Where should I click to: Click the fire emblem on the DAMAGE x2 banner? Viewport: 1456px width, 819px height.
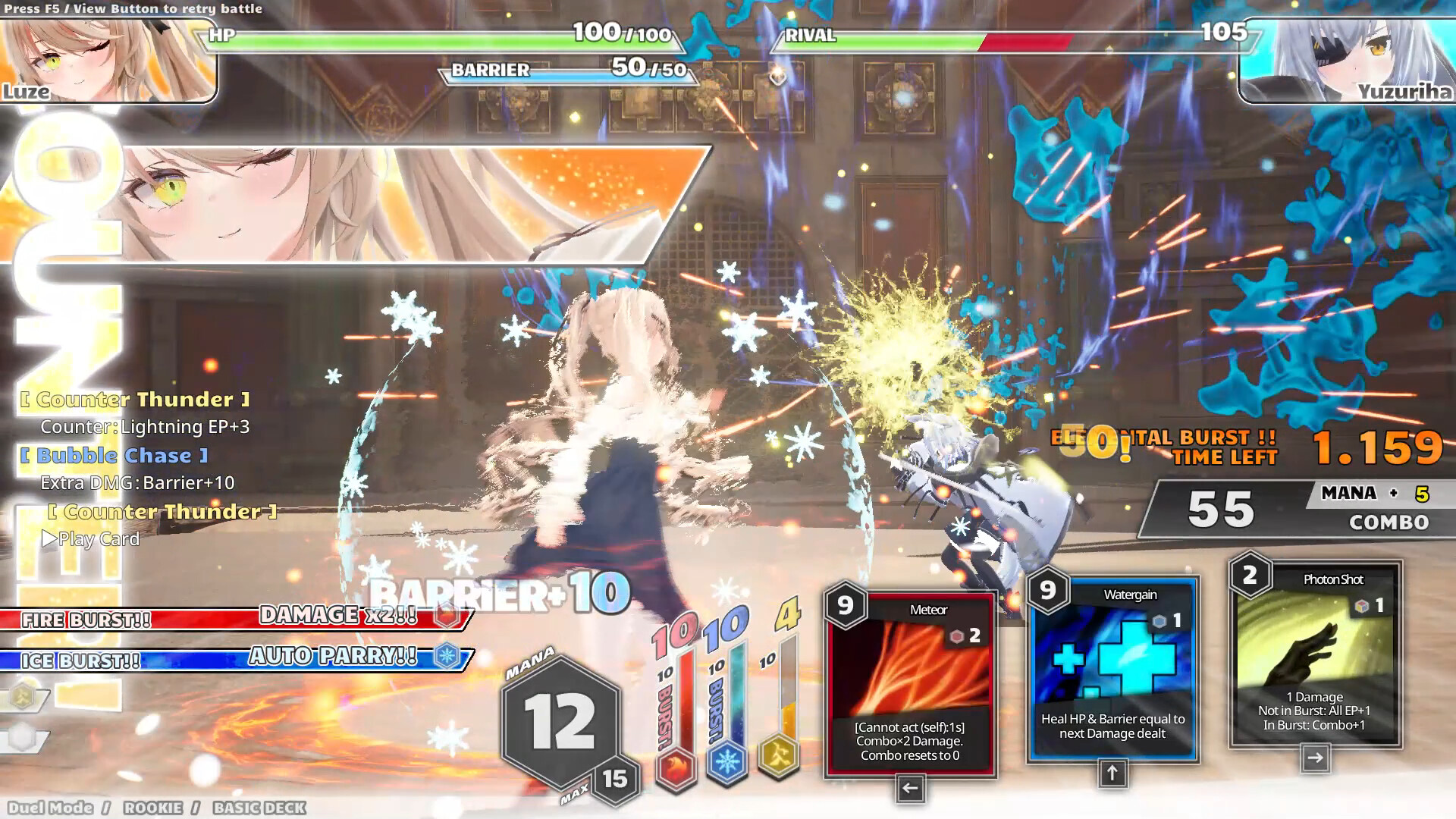(x=447, y=616)
